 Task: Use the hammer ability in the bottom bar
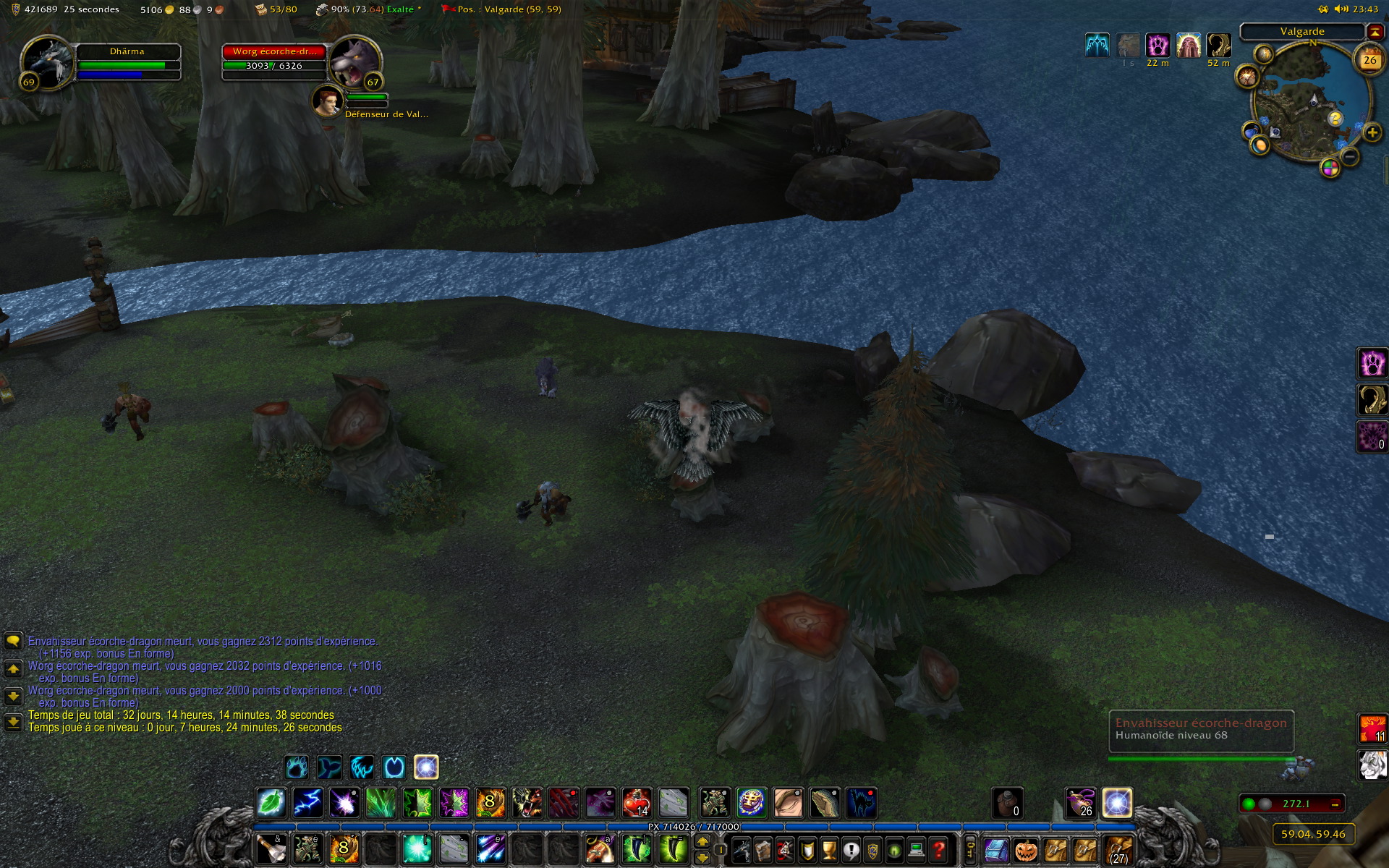(271, 850)
